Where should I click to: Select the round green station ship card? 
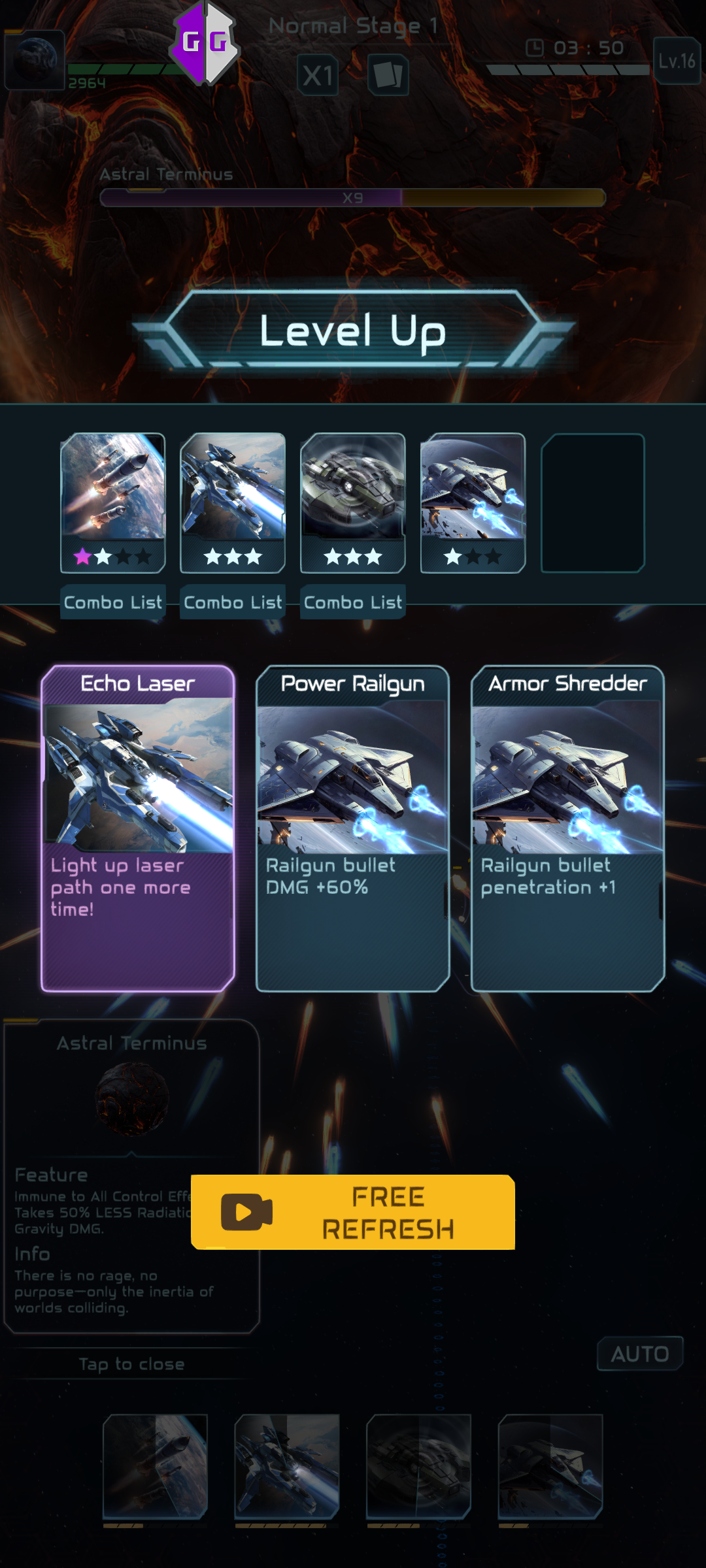point(353,502)
